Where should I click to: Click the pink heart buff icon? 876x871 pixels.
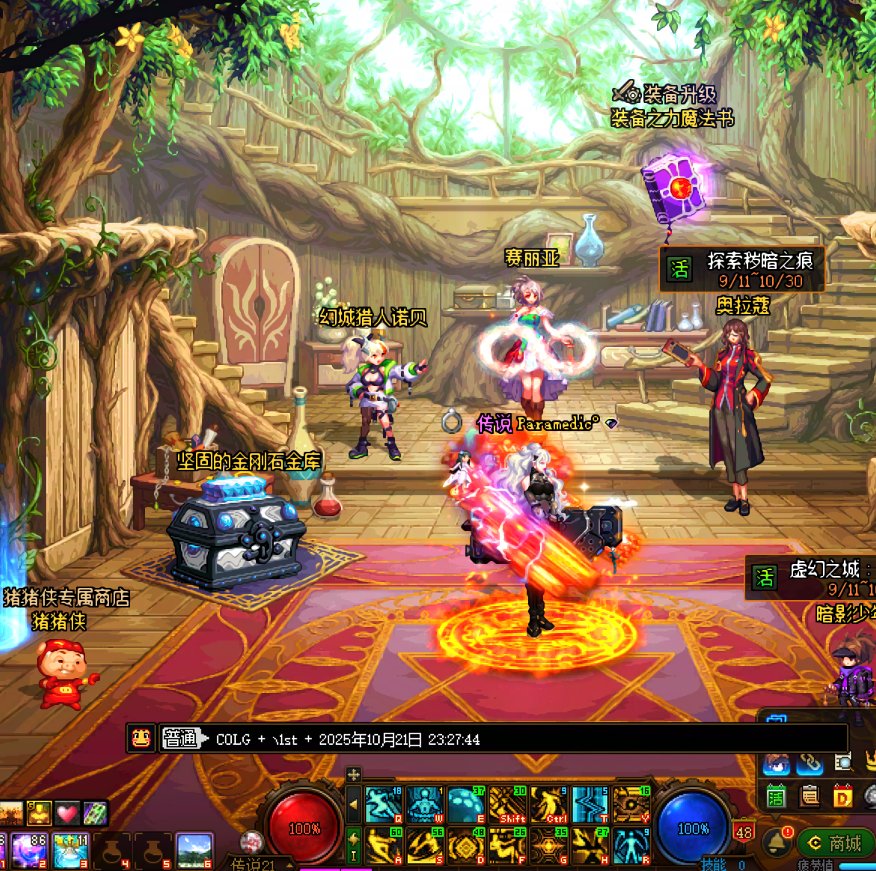[x=67, y=812]
